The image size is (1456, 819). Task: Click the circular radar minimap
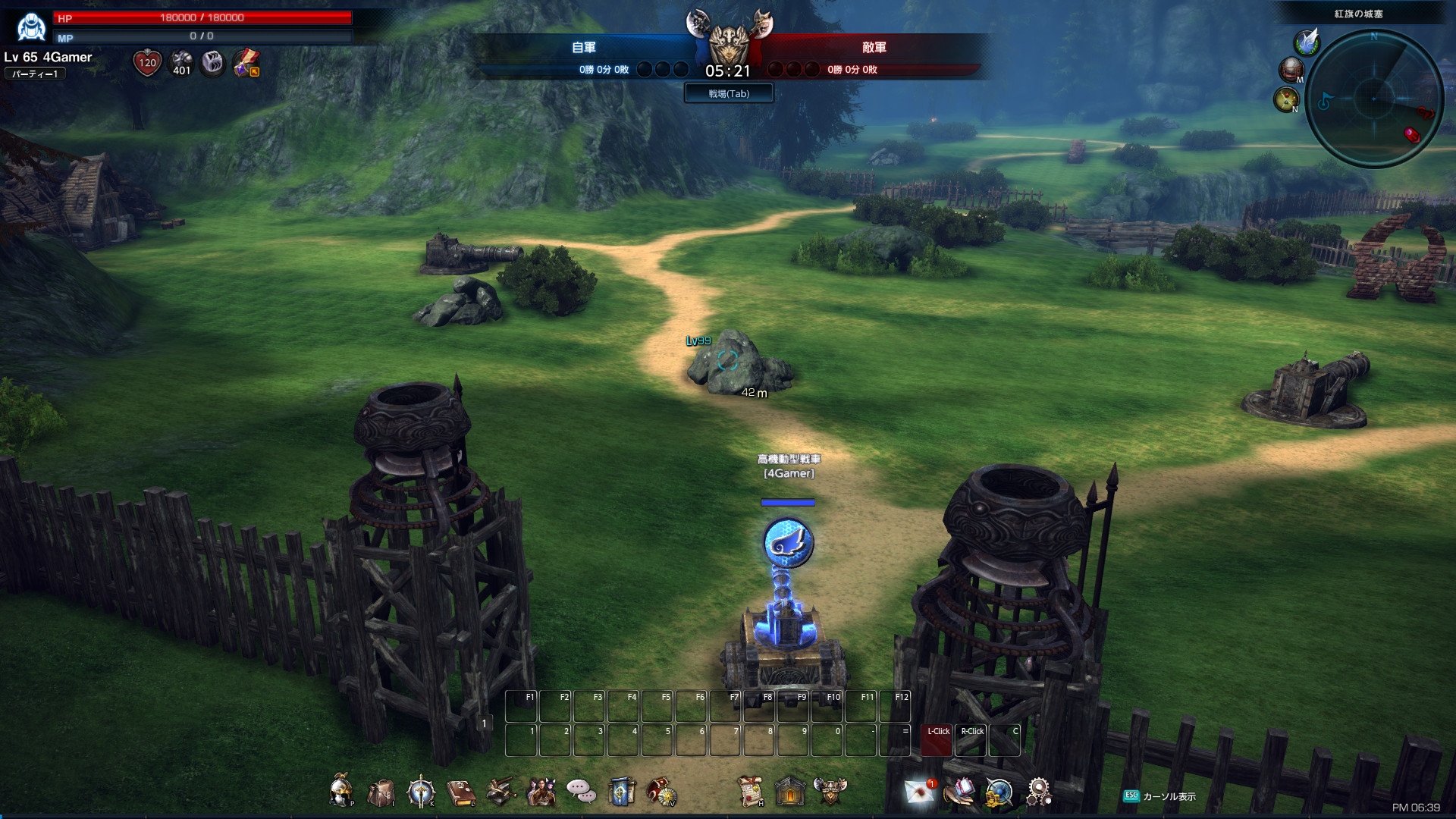click(1373, 99)
